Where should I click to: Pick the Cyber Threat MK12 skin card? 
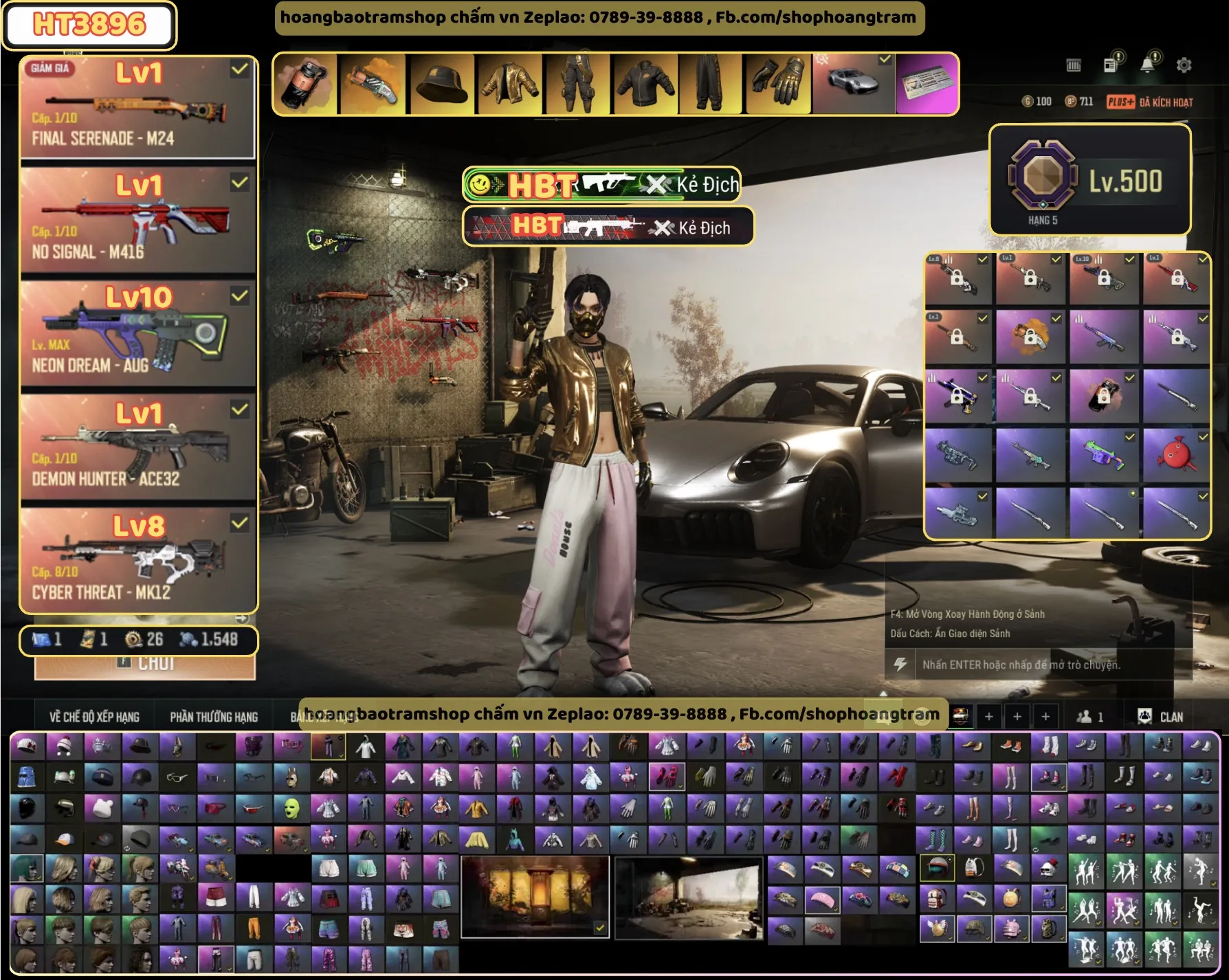tap(137, 561)
